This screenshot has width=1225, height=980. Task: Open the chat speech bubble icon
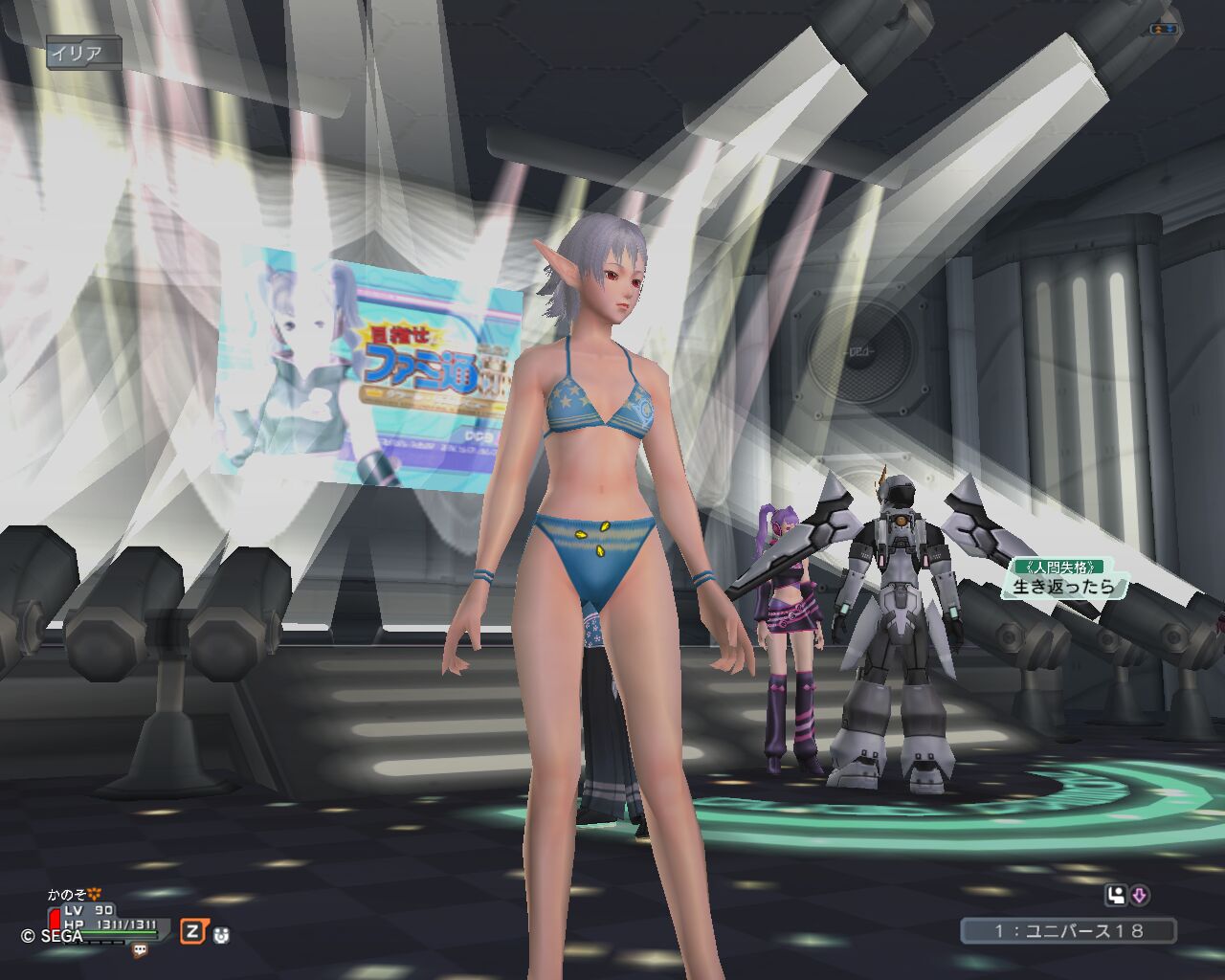(141, 950)
